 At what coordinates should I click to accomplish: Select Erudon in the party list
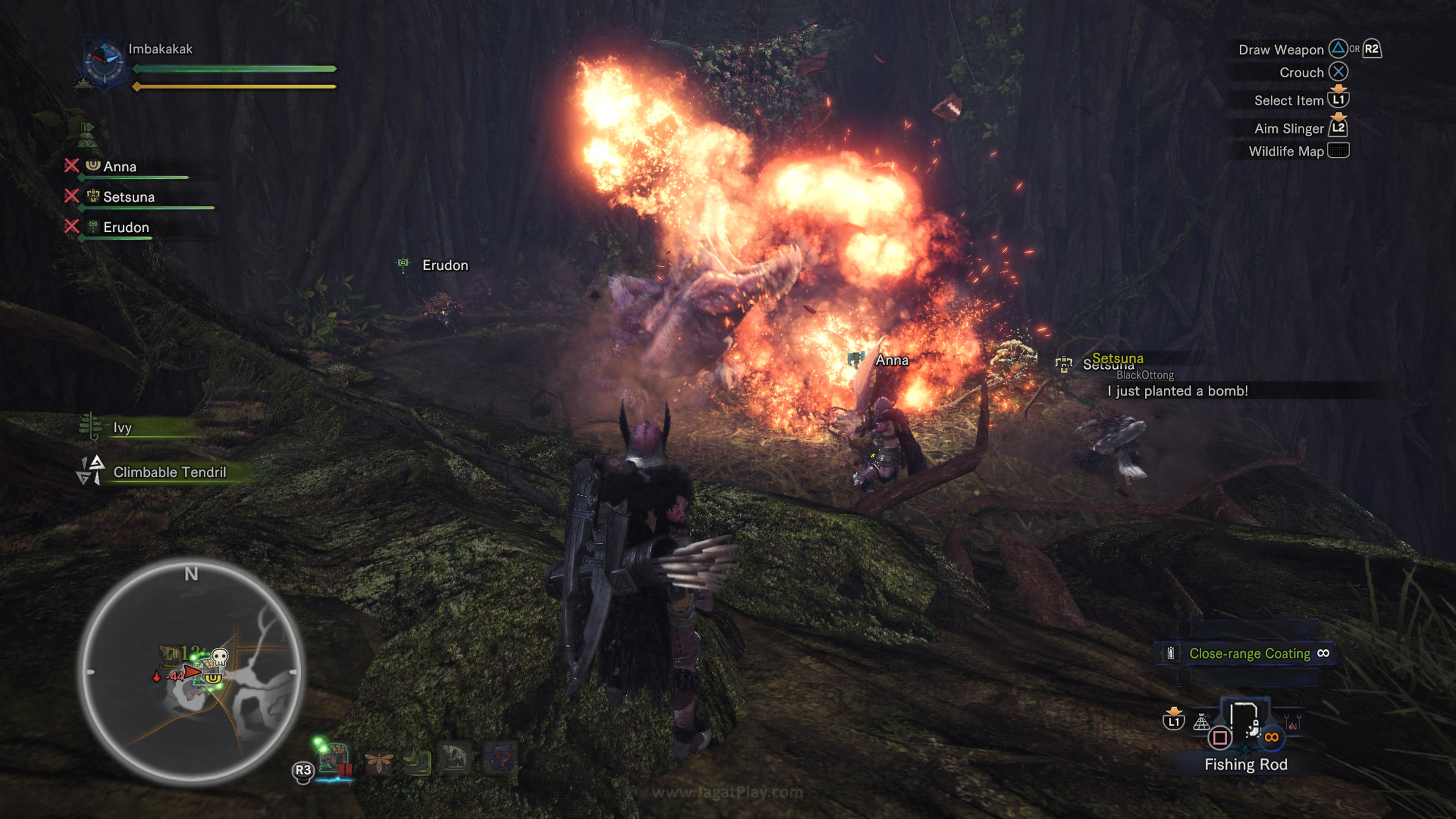coord(126,227)
